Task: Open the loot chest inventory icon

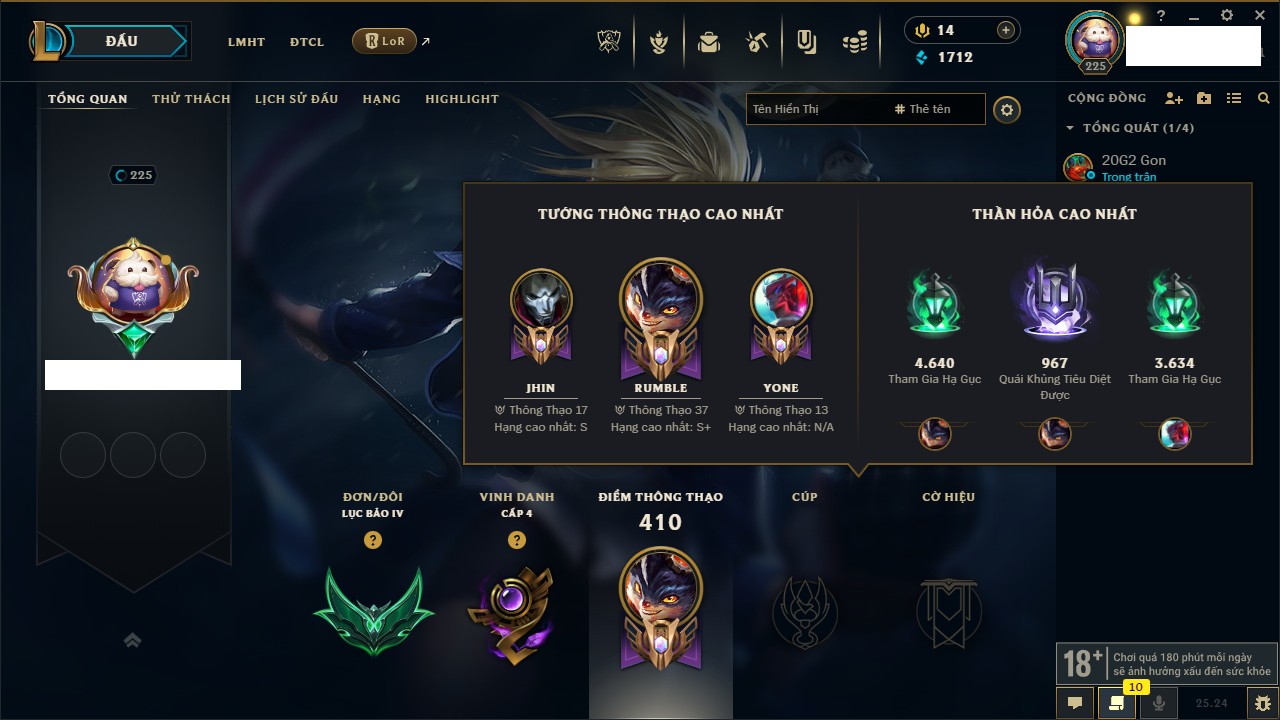Action: click(x=709, y=42)
